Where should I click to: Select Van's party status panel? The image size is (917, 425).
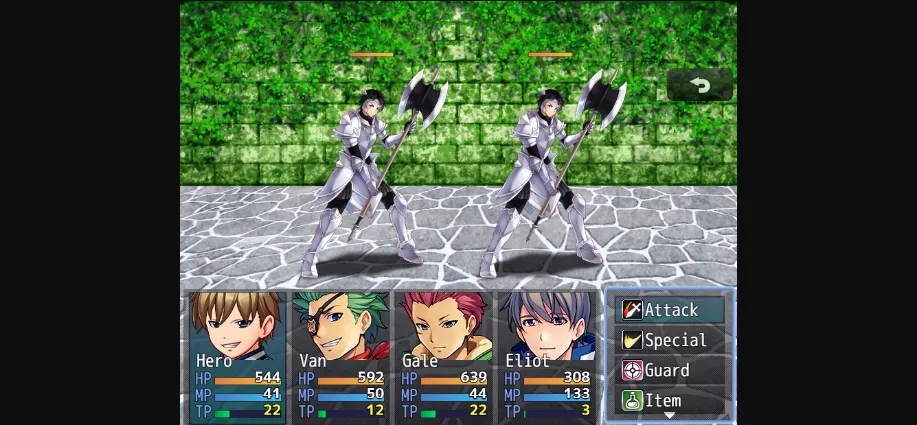point(340,355)
